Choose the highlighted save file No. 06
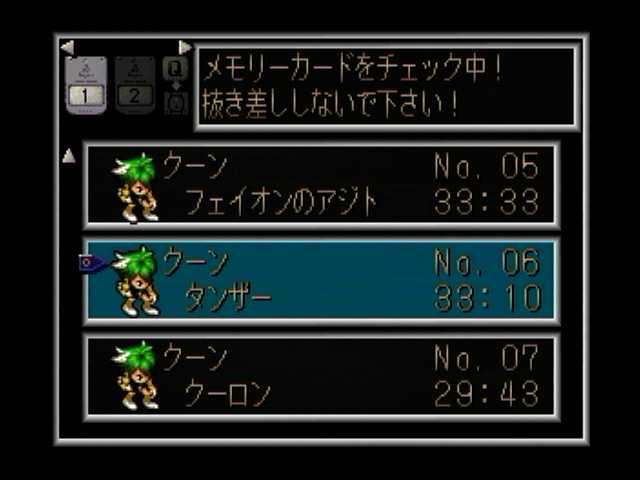Viewport: 640px width, 480px height. coord(320,280)
